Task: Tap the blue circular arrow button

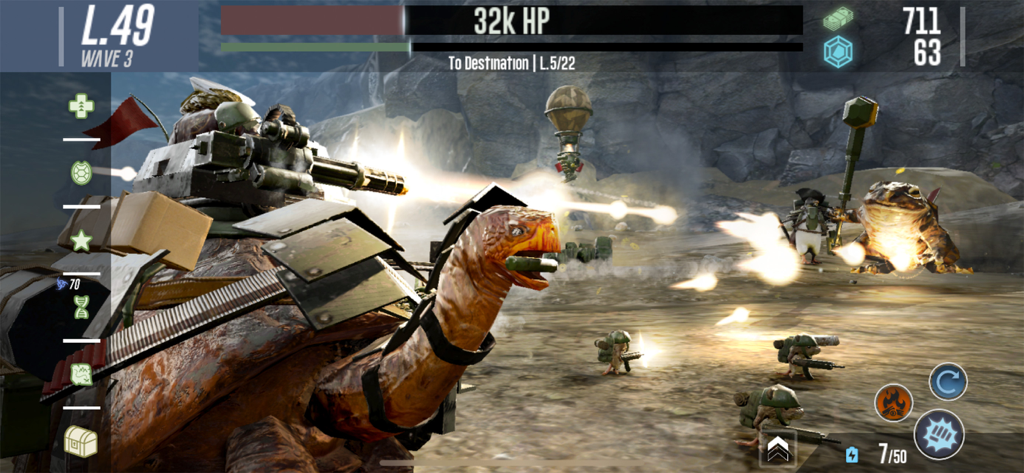Action: coord(947,381)
